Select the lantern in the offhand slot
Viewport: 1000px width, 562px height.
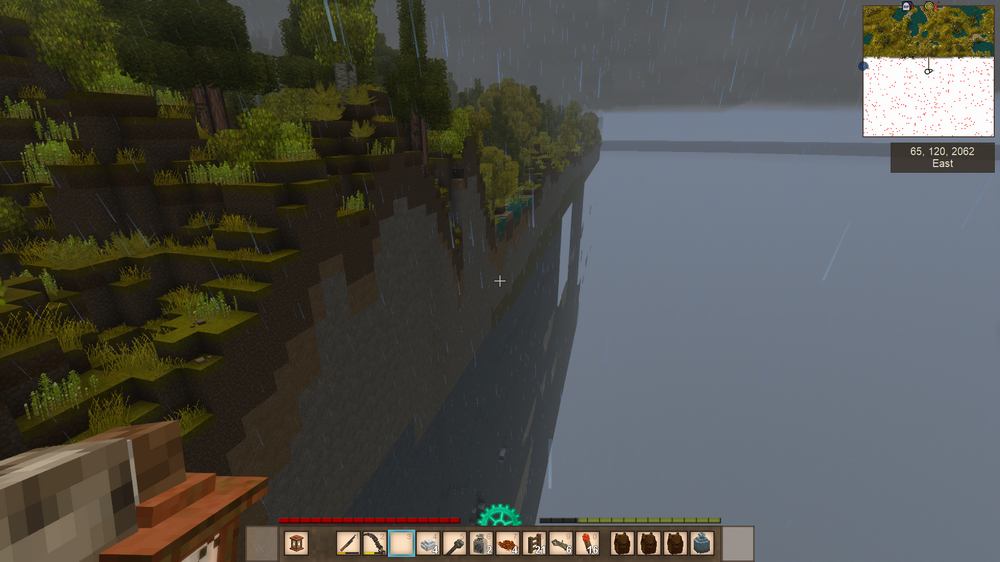296,544
